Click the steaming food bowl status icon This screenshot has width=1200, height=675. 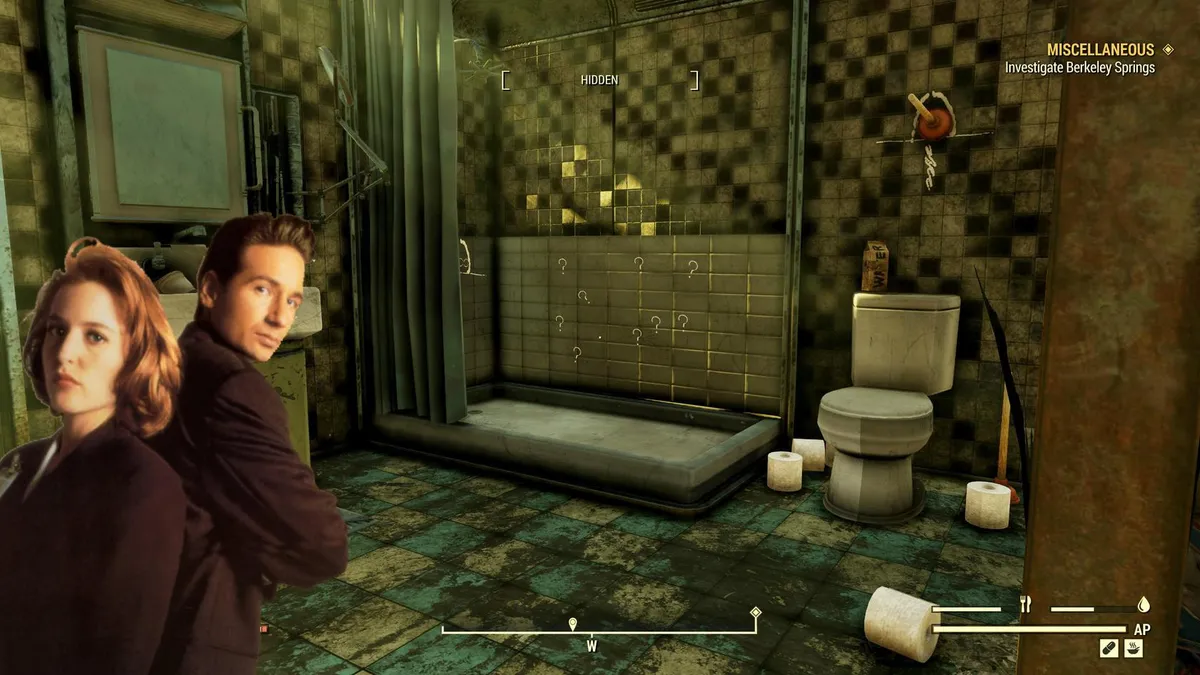coord(1133,648)
